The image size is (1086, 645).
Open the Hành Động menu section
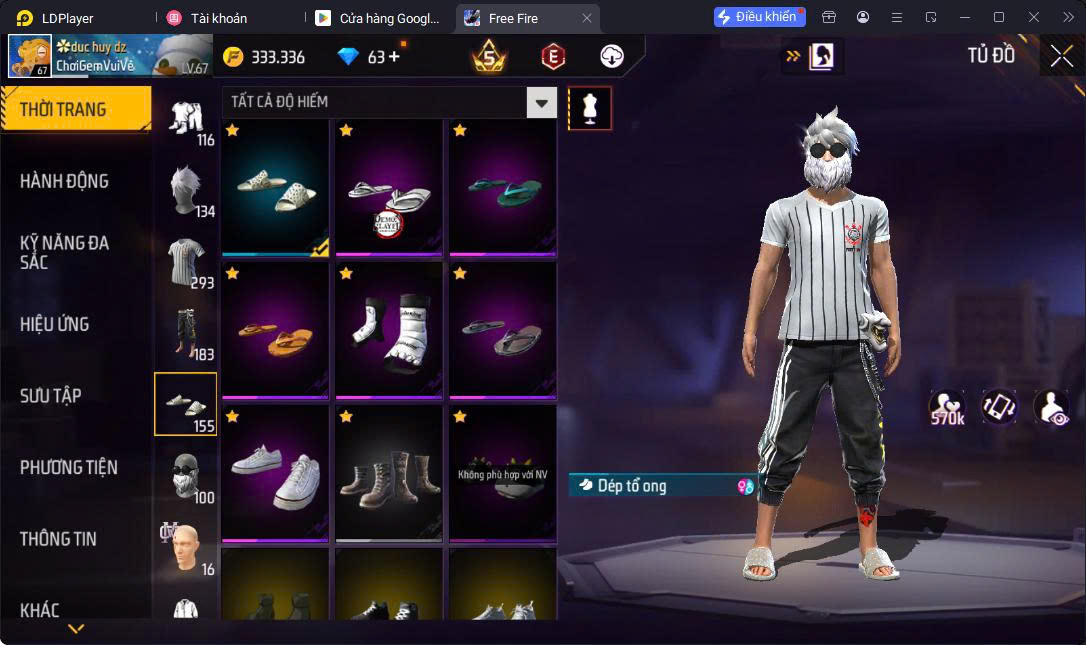point(64,181)
